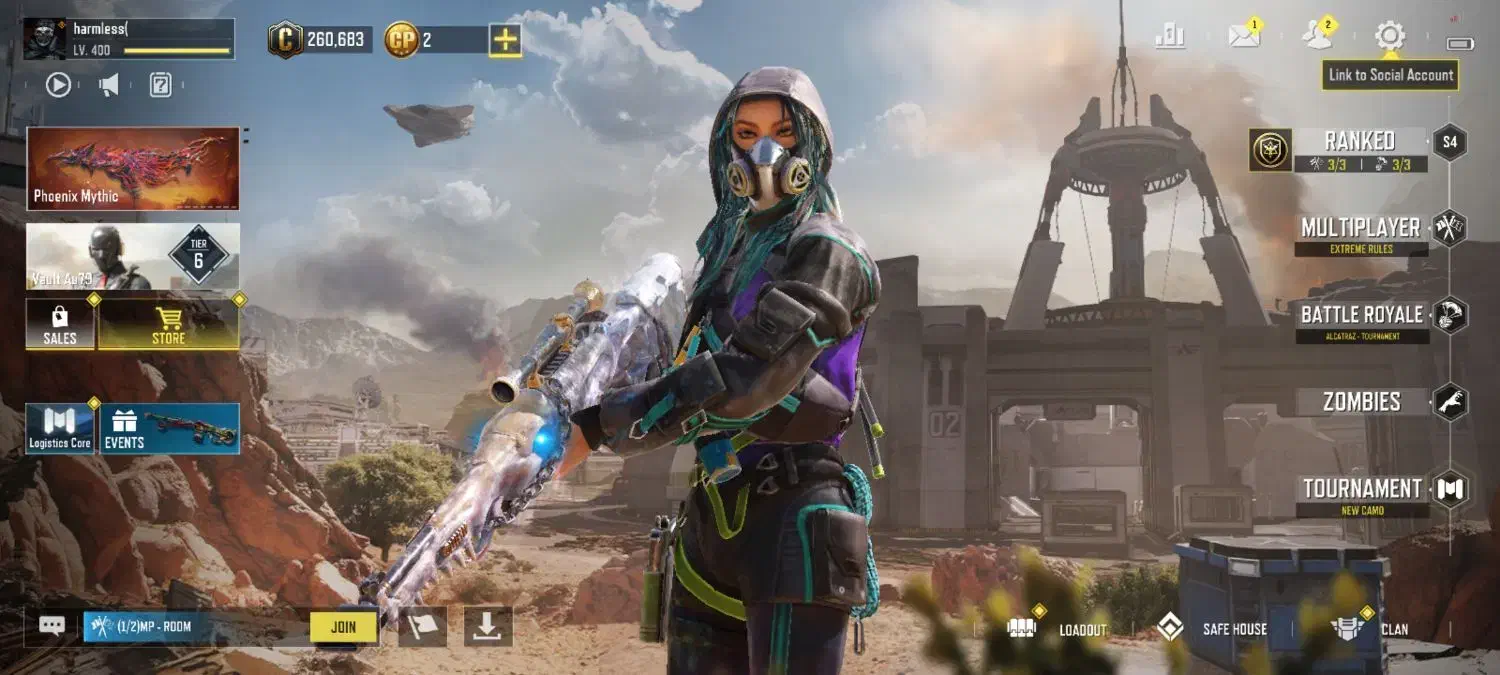This screenshot has height=675, width=1500.
Task: Check the mail envelope icon
Action: click(x=1243, y=37)
